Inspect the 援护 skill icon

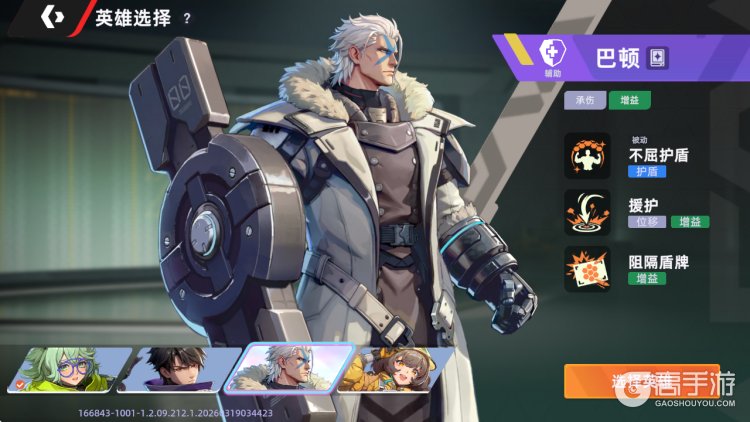(587, 212)
